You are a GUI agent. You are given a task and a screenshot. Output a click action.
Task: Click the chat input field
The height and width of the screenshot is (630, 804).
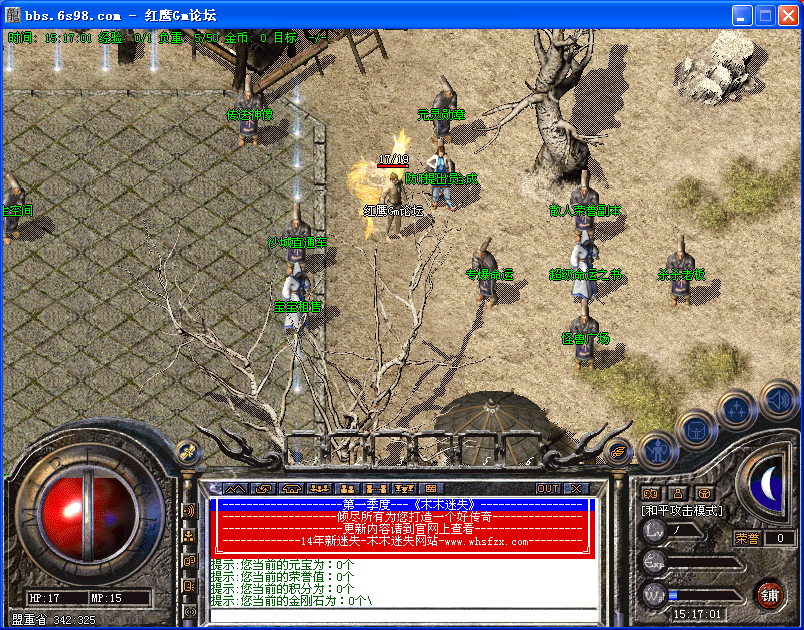coord(400,614)
